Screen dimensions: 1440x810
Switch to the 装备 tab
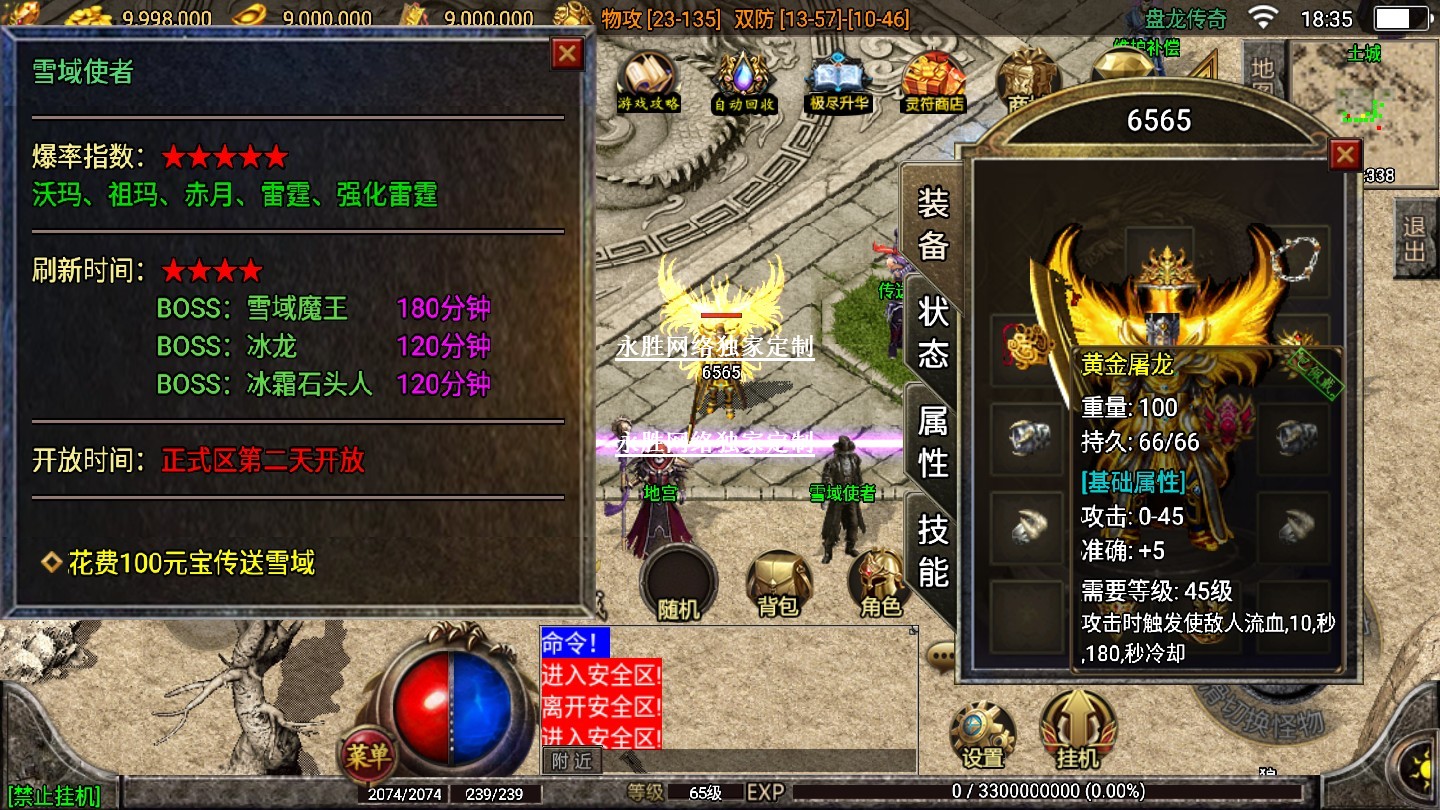[932, 224]
